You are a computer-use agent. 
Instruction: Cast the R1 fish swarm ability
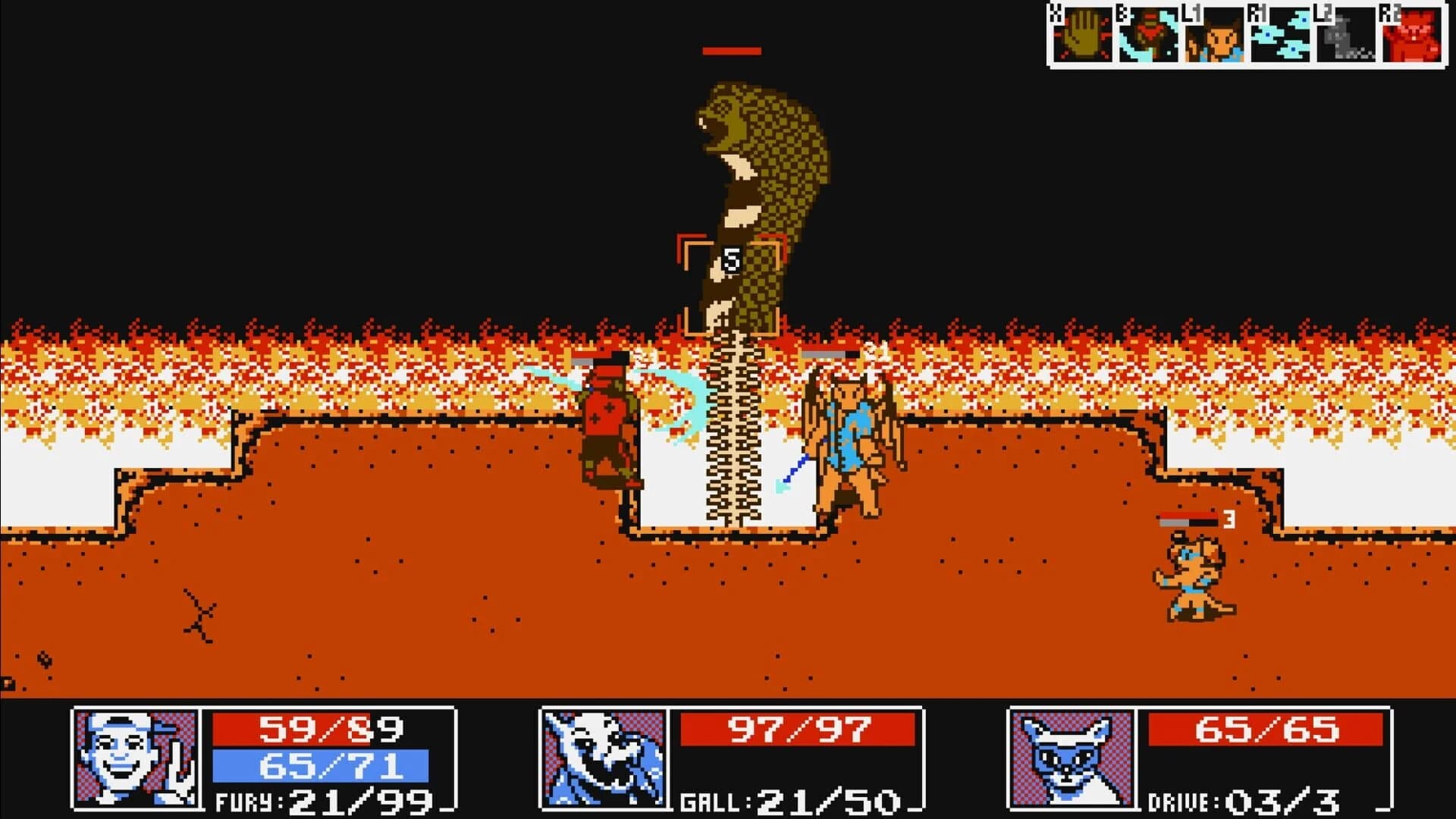point(1282,34)
